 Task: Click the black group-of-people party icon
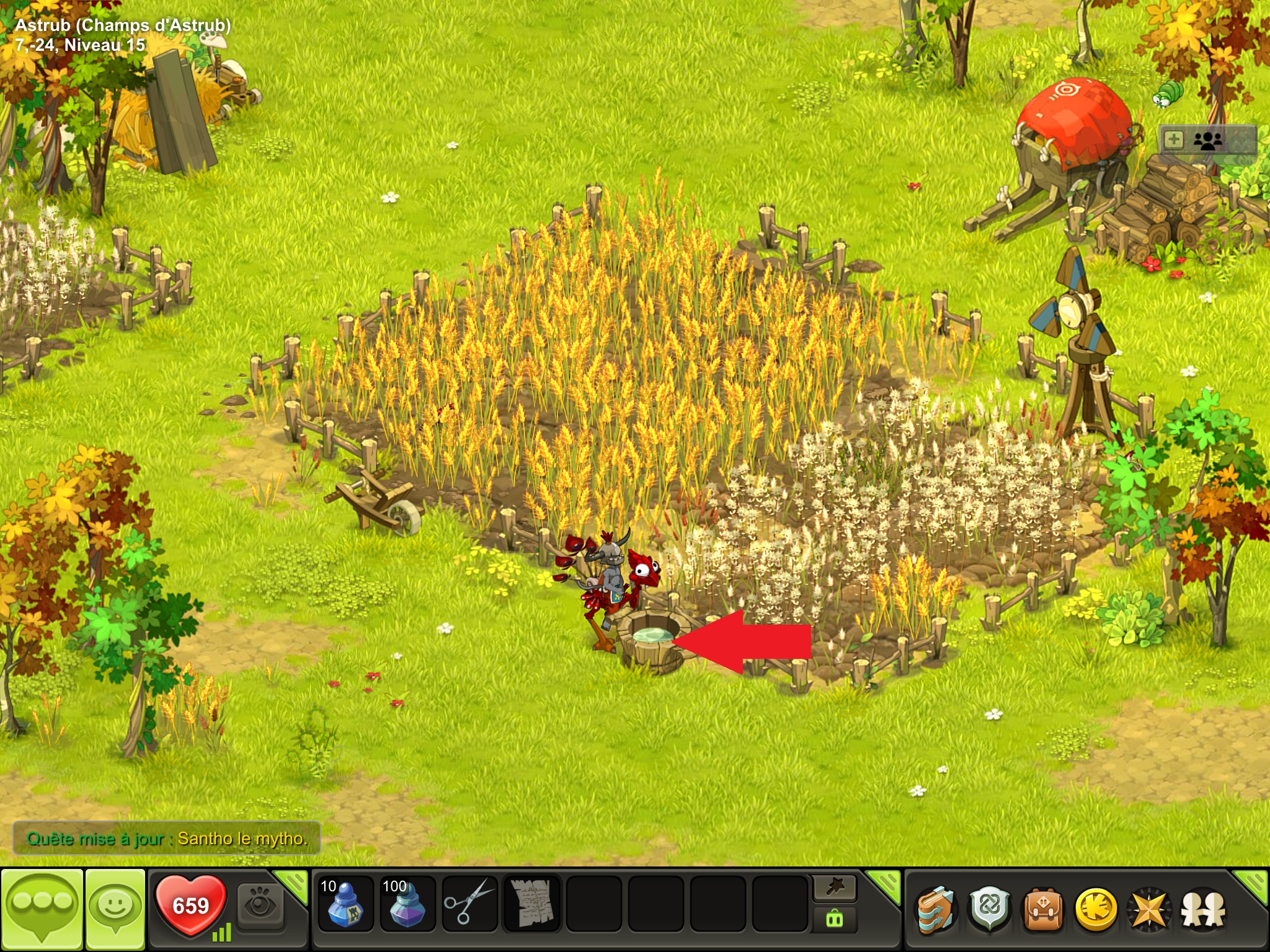coord(1208,141)
